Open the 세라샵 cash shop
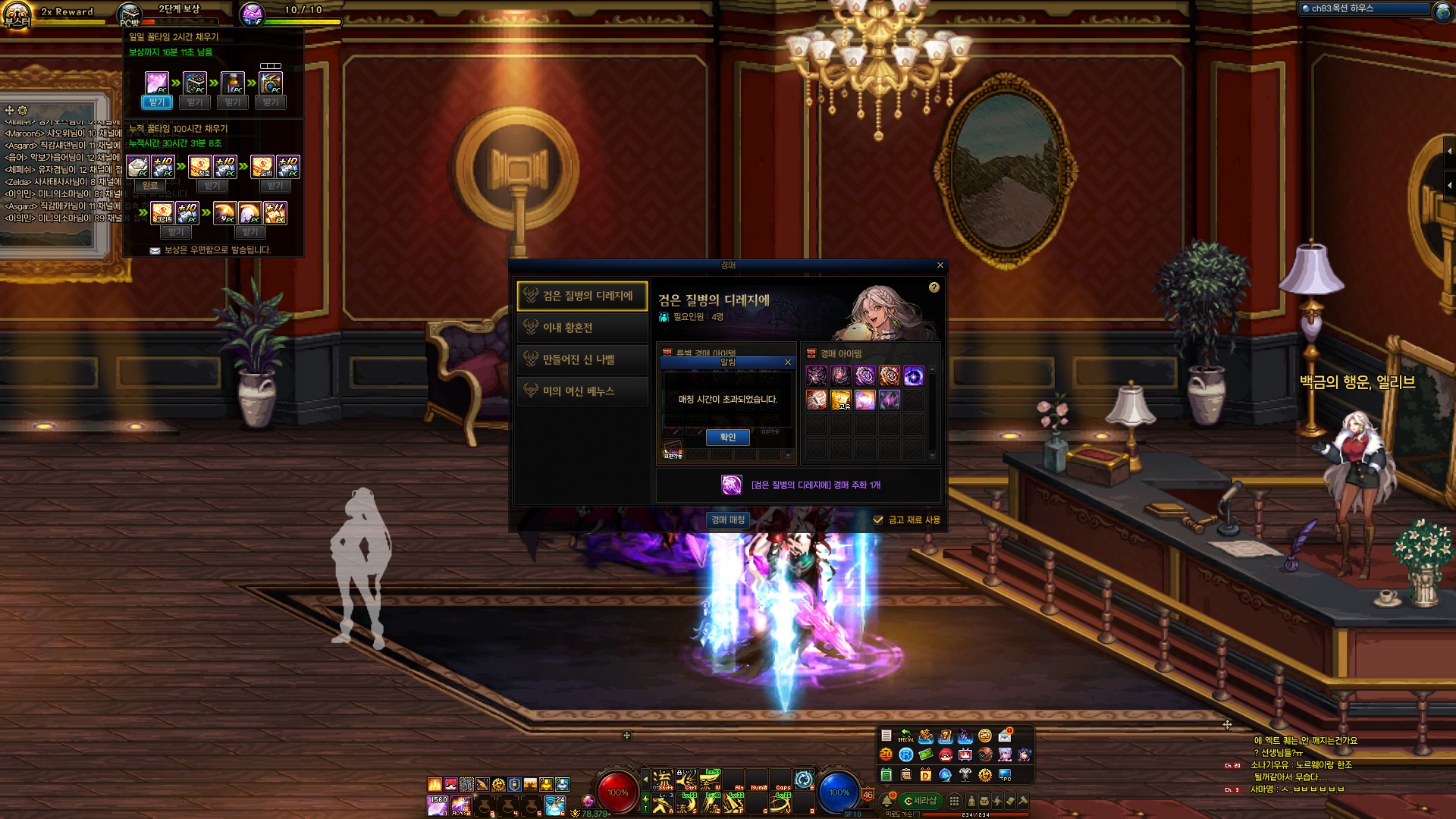 pyautogui.click(x=920, y=801)
